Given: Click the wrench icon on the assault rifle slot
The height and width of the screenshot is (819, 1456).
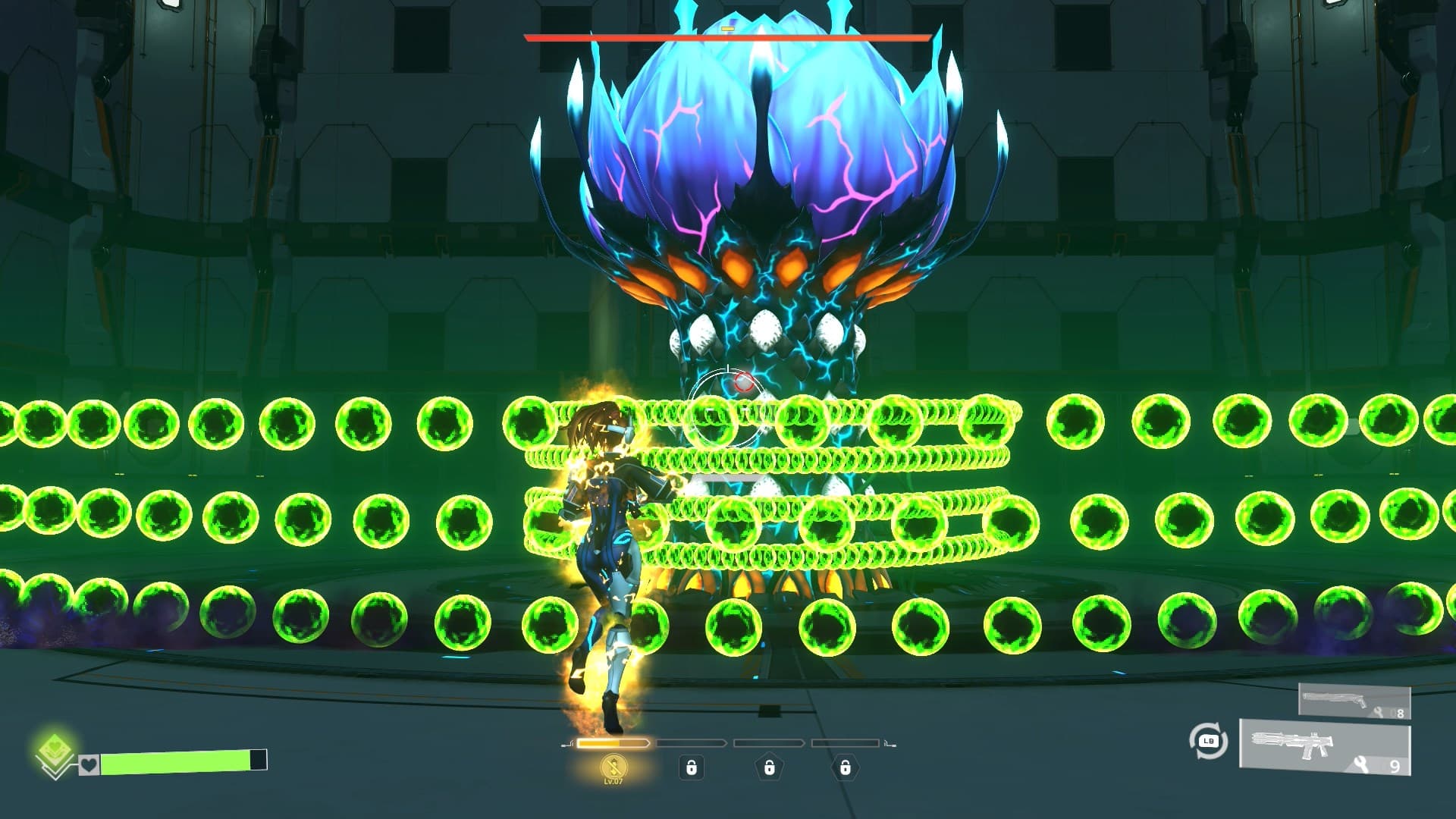Looking at the screenshot, I should (1360, 763).
